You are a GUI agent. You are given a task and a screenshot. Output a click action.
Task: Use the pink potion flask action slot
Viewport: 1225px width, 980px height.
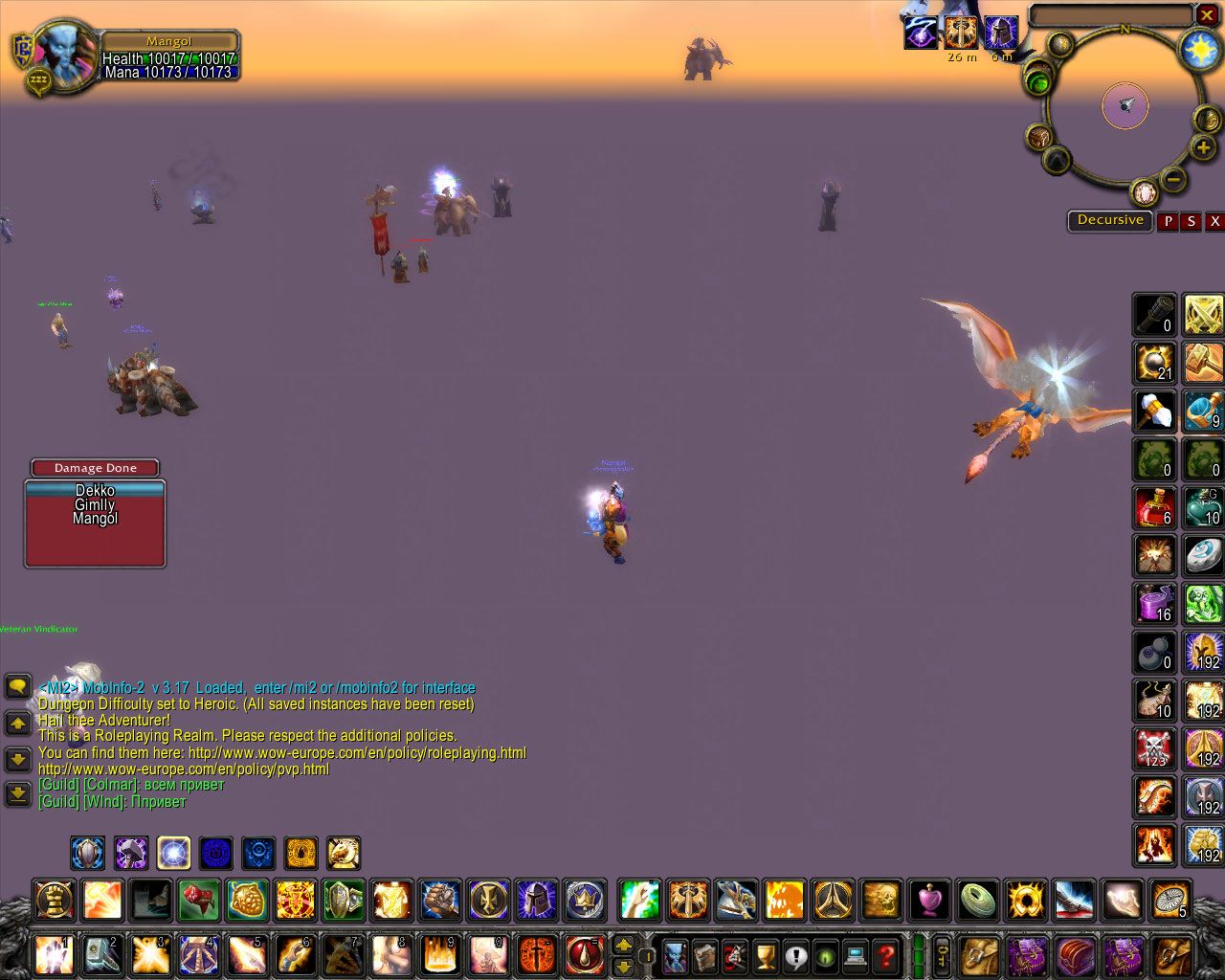pos(929,901)
